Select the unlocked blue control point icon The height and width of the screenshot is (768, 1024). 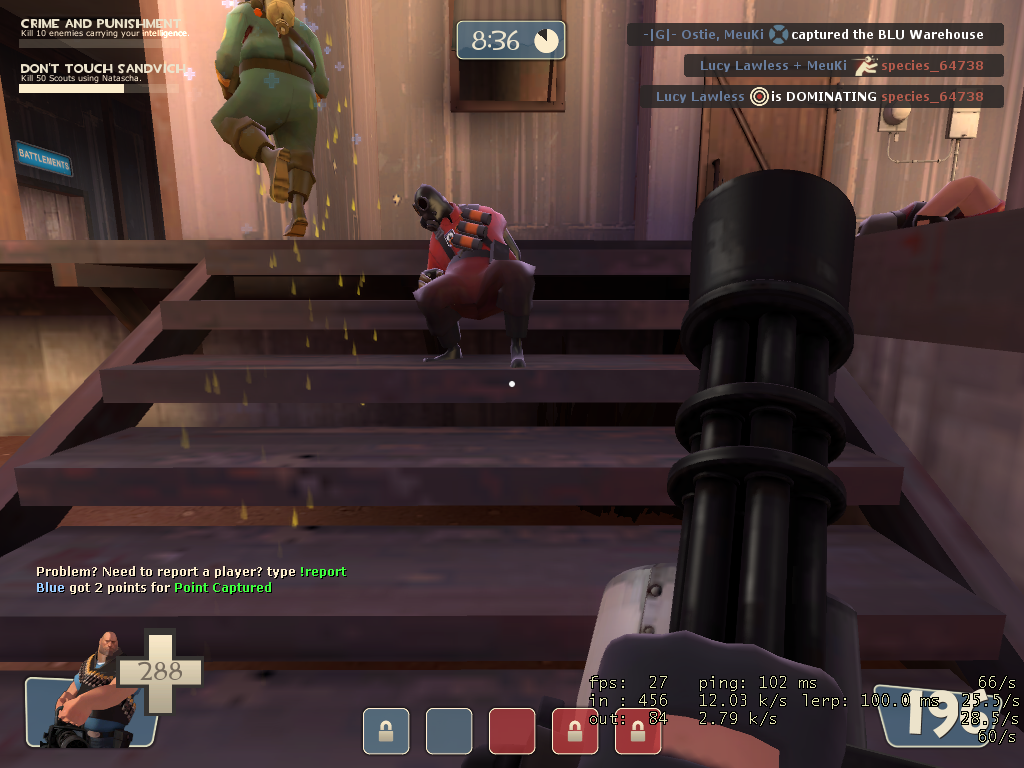click(x=449, y=731)
